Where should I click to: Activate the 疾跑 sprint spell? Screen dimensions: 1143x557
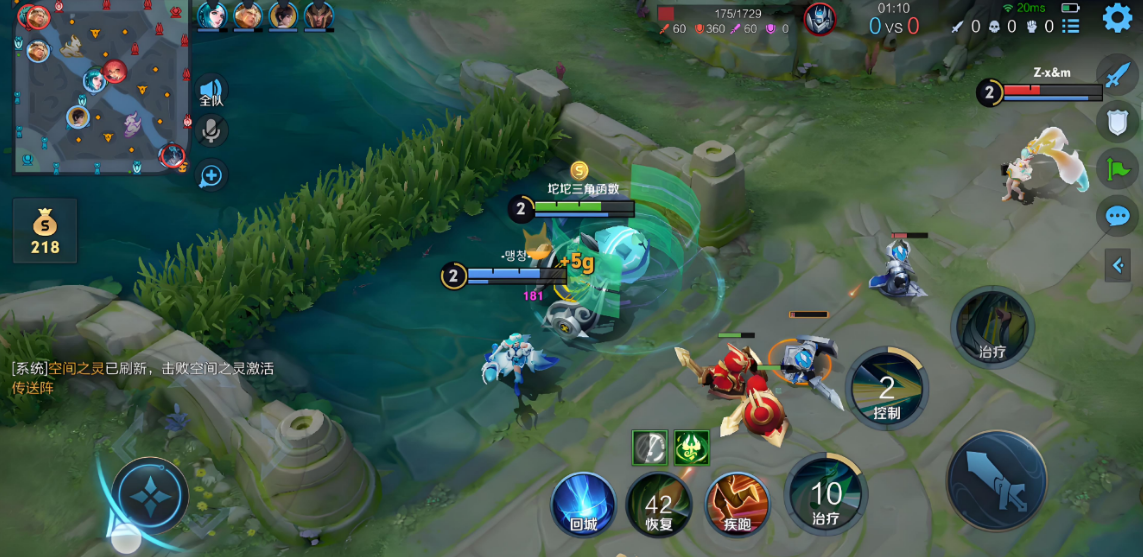pyautogui.click(x=737, y=505)
